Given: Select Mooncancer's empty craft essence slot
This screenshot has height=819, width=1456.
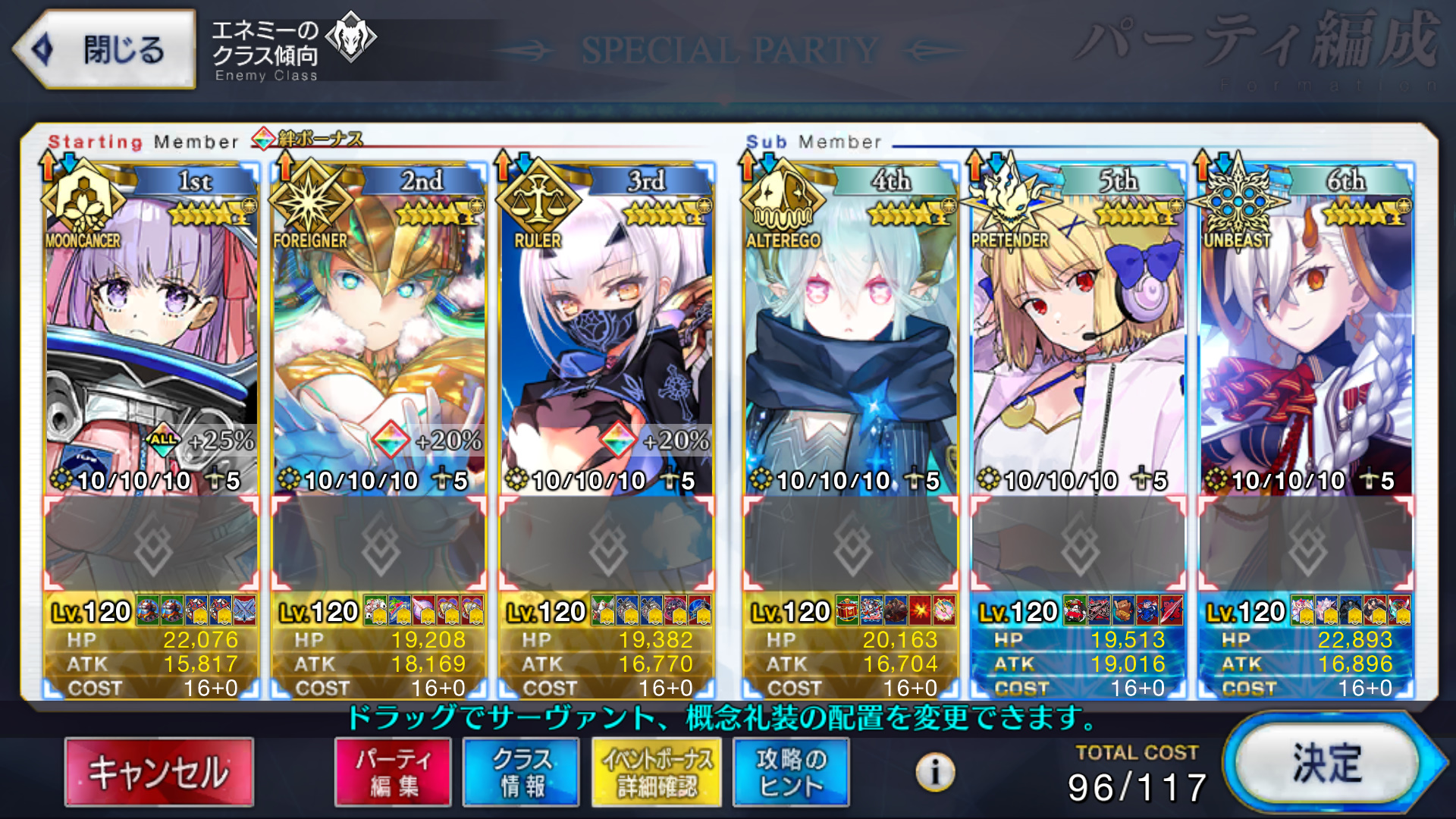Looking at the screenshot, I should click(x=152, y=544).
